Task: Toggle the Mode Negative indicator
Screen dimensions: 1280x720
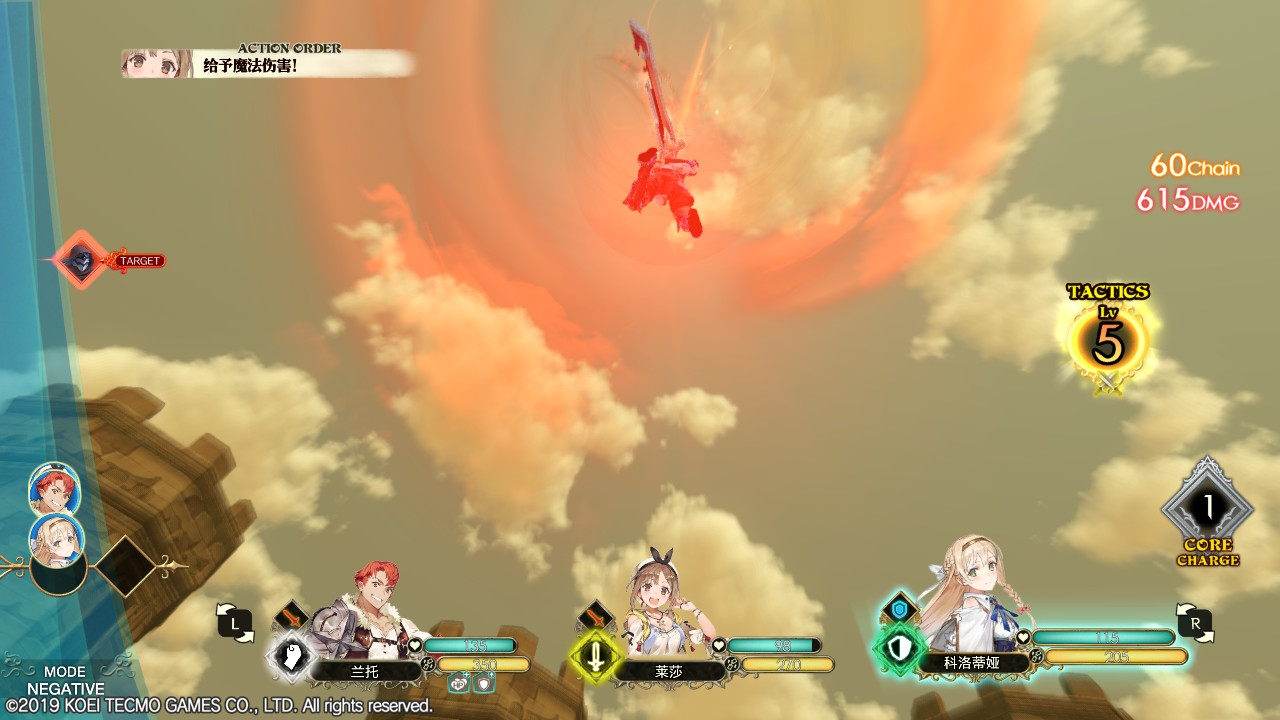Action: coord(65,680)
